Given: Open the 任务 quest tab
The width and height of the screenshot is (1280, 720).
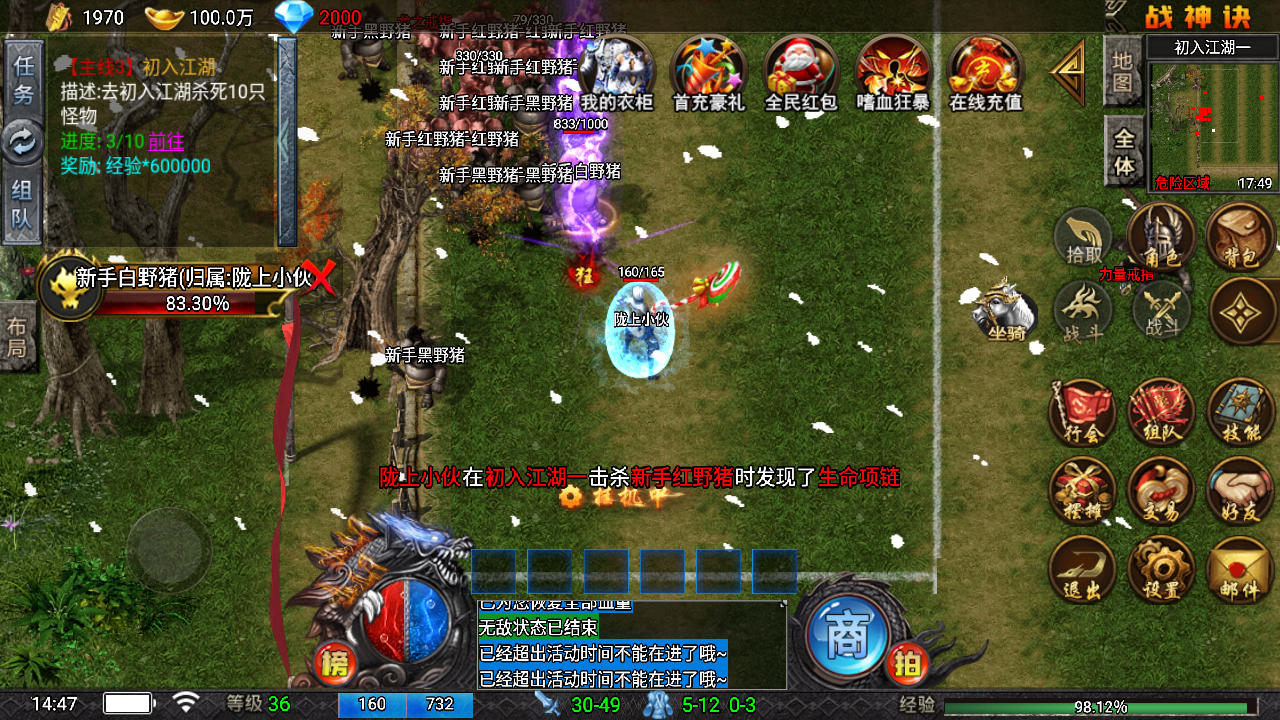Looking at the screenshot, I should pos(24,79).
